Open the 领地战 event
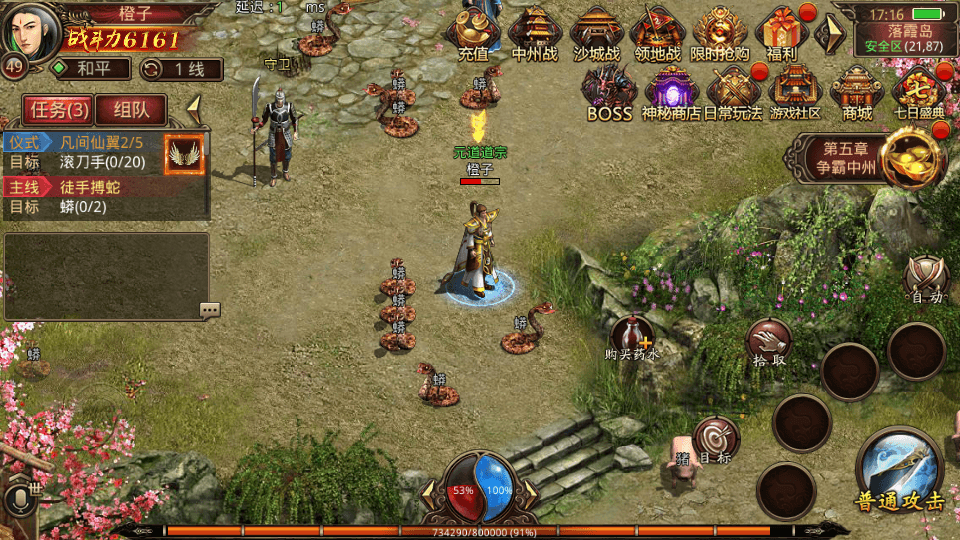Screen dimensions: 960x540 pos(658,32)
